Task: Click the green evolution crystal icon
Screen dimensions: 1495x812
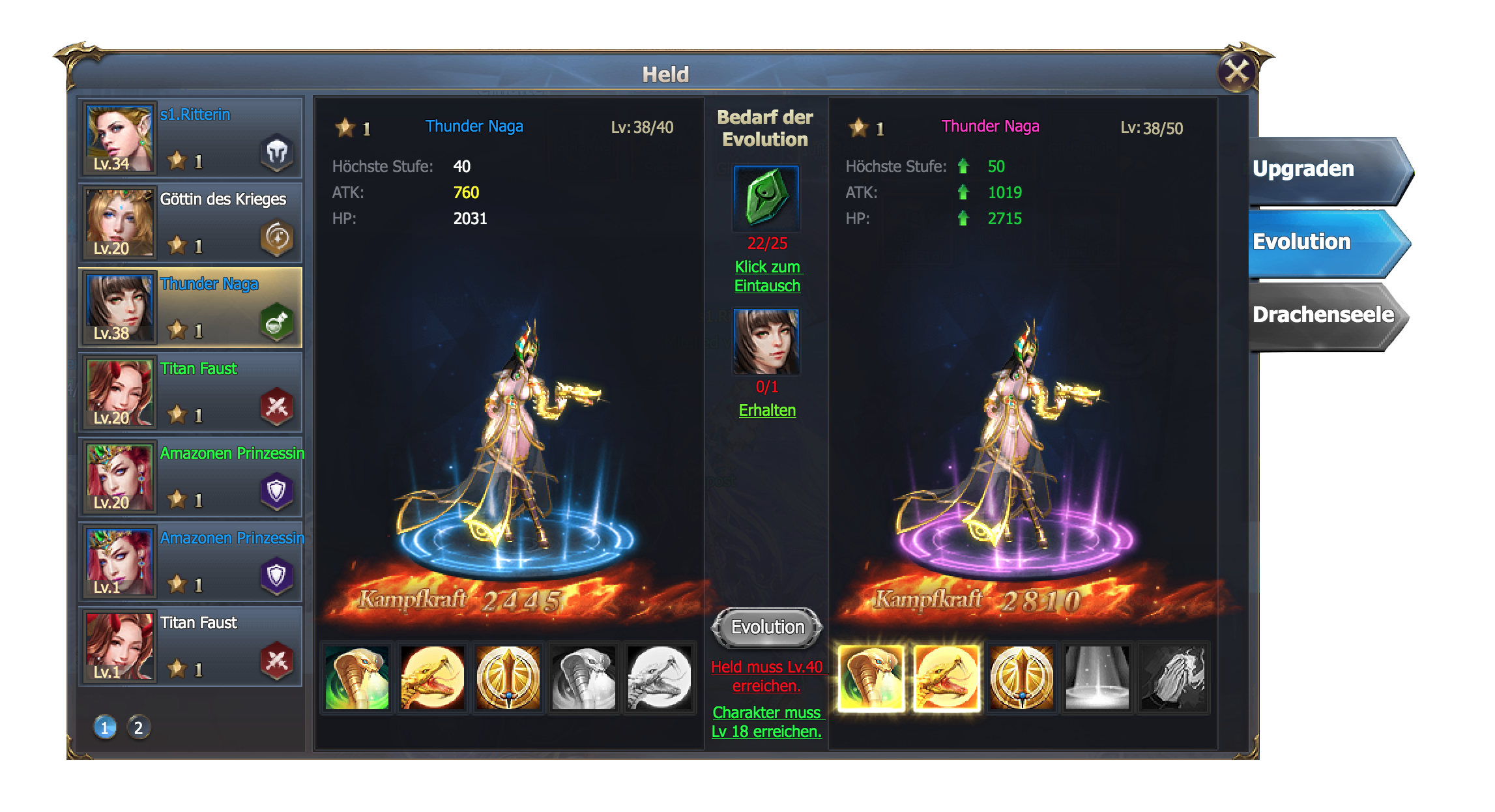Action: [x=766, y=197]
